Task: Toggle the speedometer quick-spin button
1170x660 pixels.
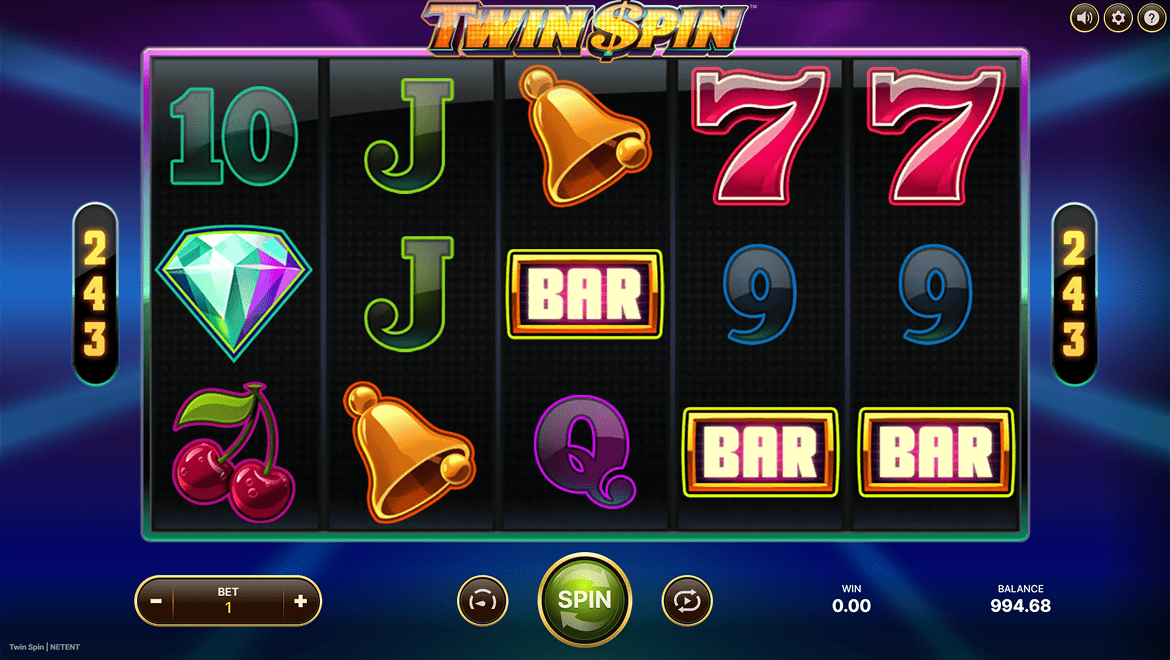Action: [483, 602]
